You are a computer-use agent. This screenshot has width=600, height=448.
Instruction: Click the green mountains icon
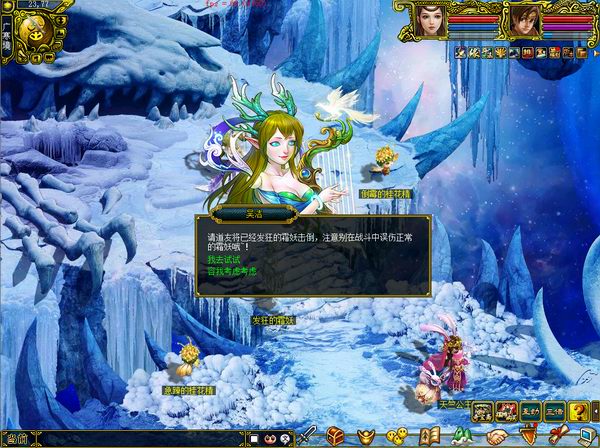tap(462, 436)
